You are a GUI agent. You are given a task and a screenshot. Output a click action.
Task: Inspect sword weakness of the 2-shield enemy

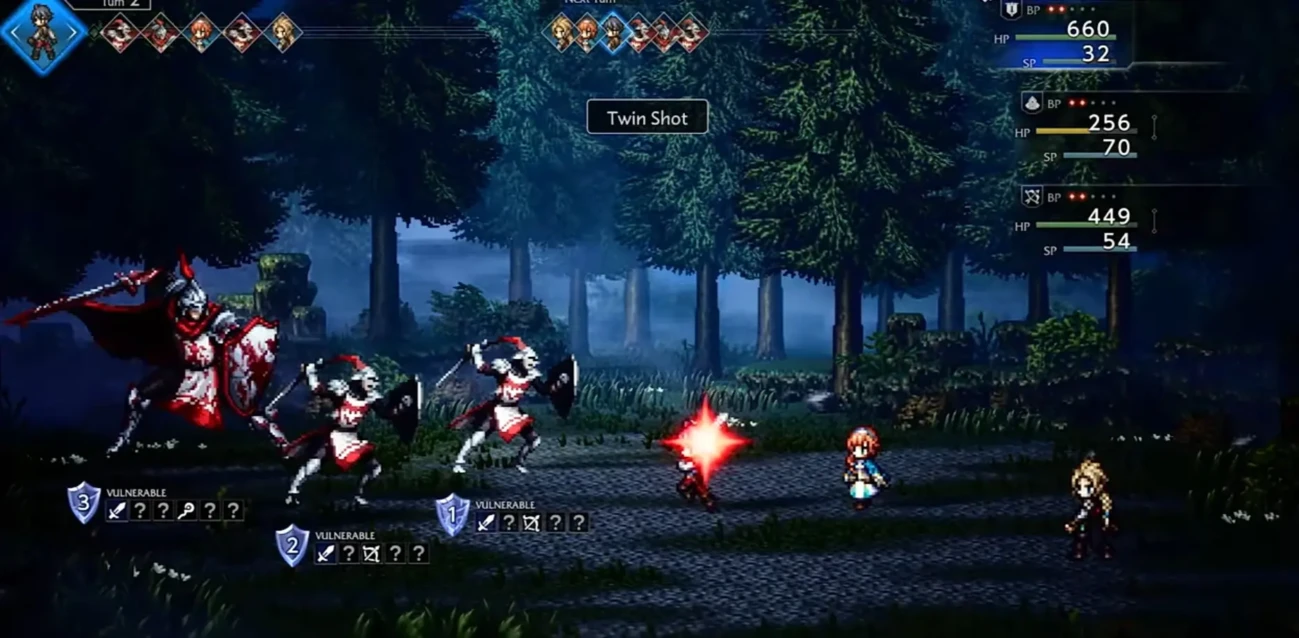coord(325,553)
